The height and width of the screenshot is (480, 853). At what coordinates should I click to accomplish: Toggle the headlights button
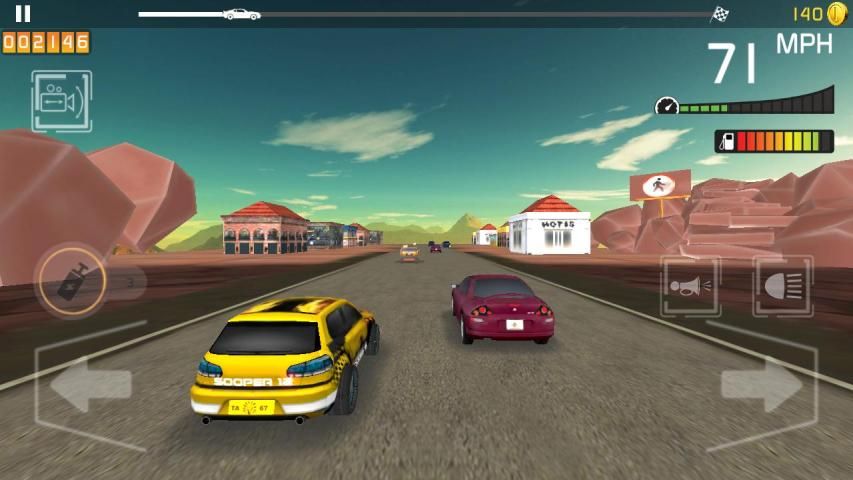782,287
